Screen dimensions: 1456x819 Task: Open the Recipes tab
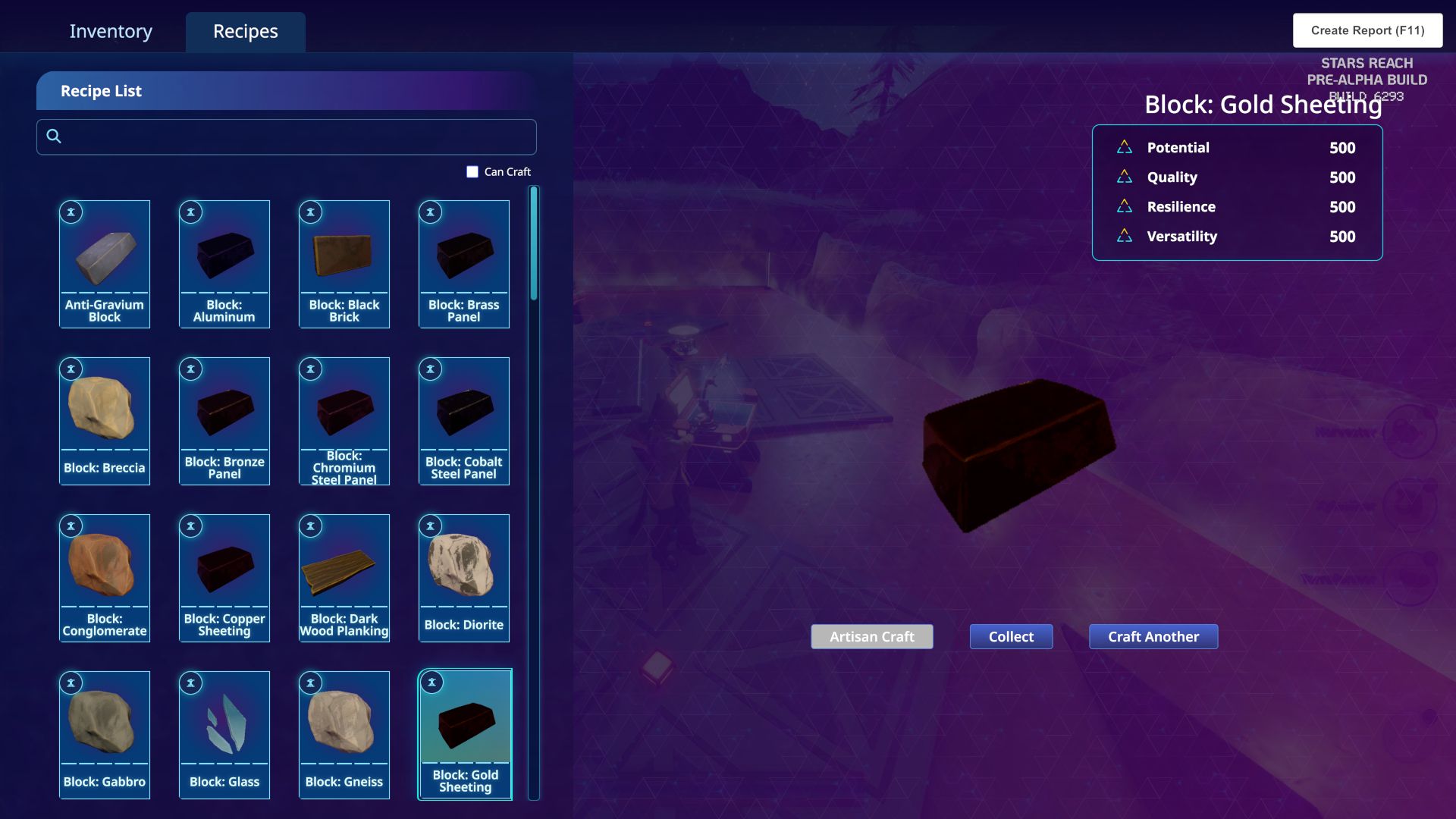click(x=245, y=31)
